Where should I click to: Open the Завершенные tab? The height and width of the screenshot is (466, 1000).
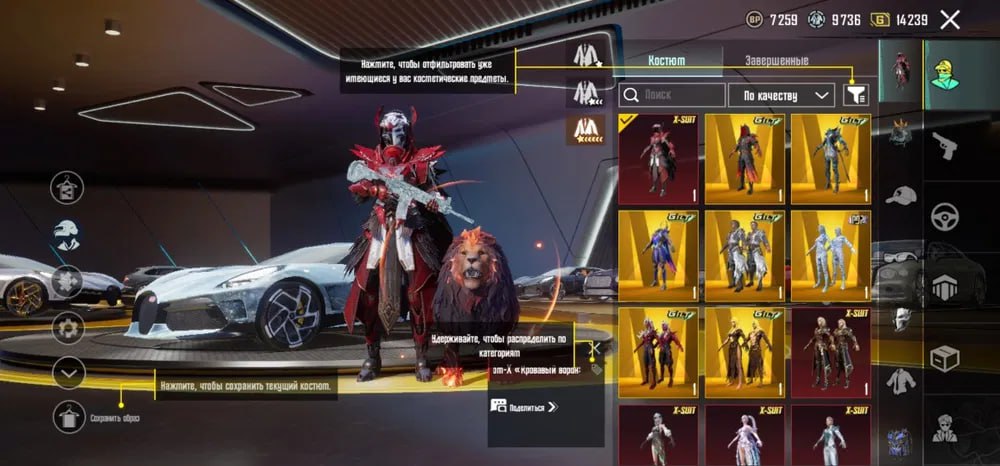(776, 60)
